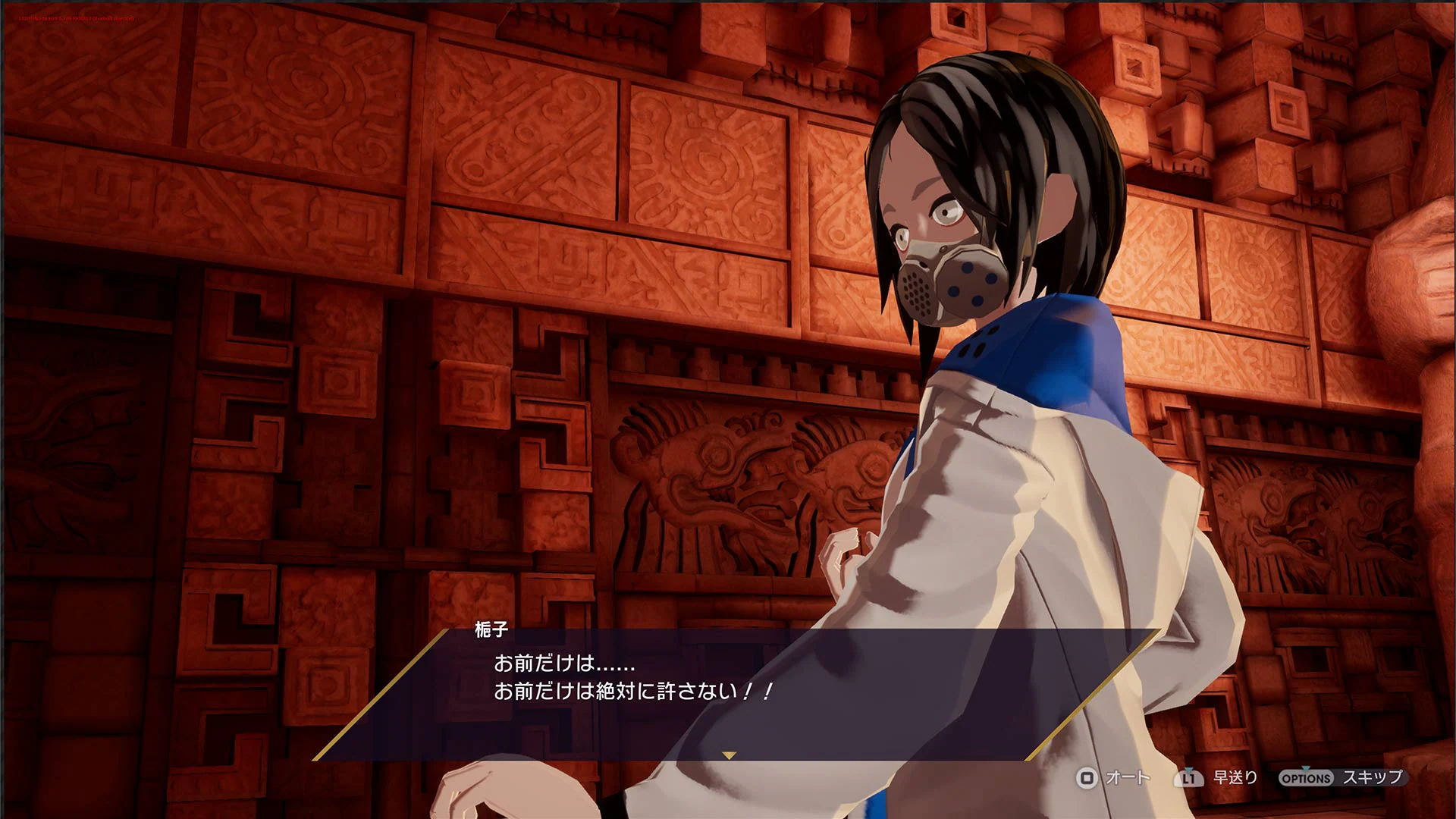
Task: Click the teal triangle above the L1 prompt
Action: [x=1190, y=767]
